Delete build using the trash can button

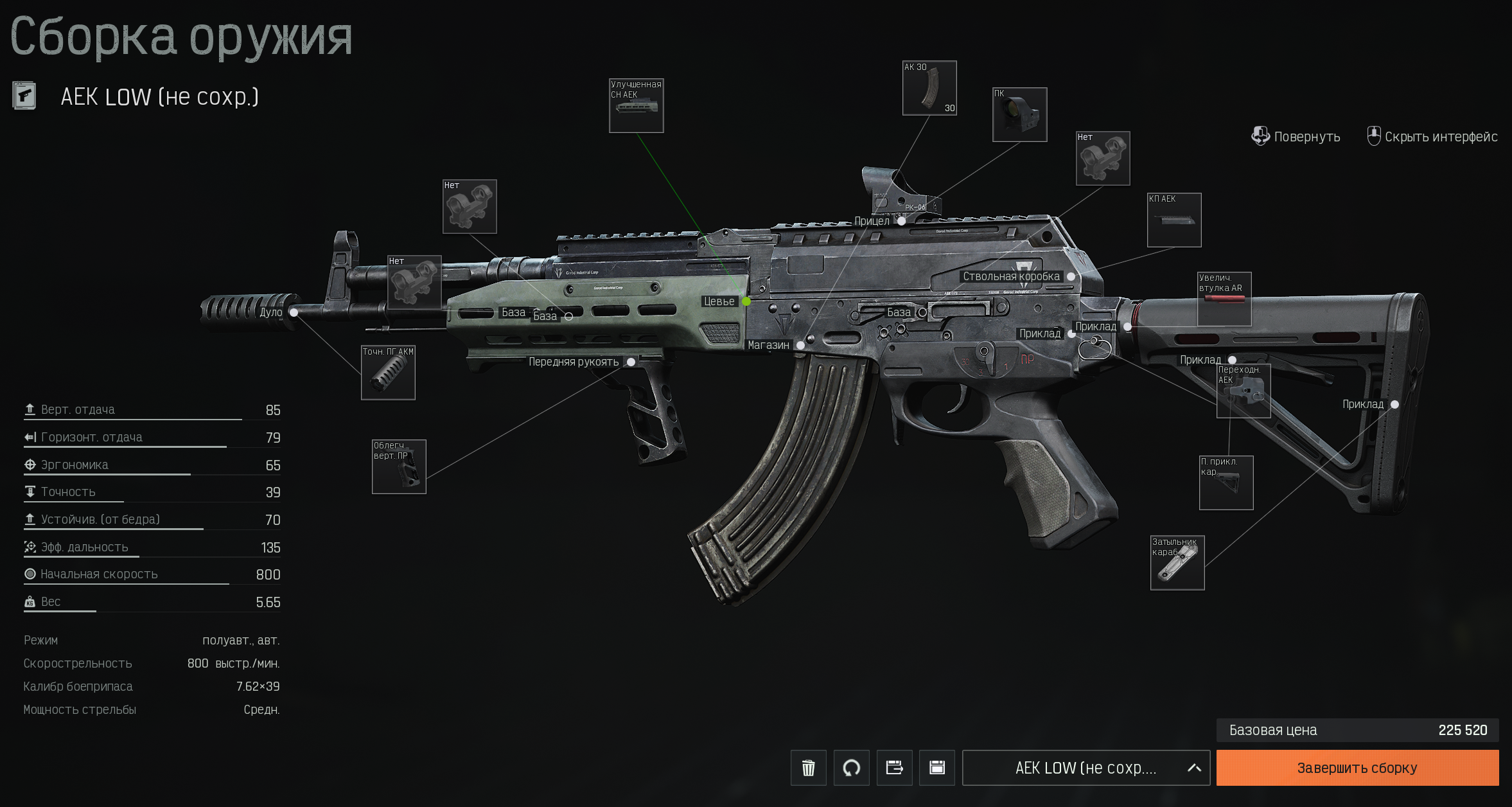point(808,768)
